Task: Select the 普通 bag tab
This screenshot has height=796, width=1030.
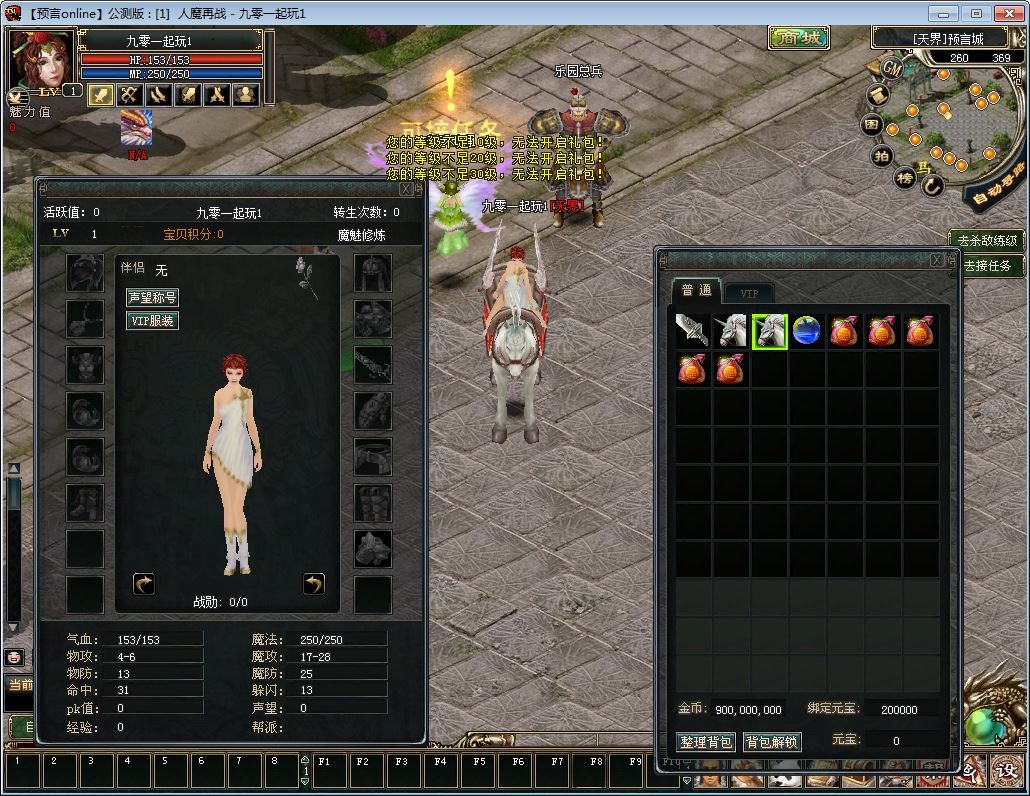Action: tap(696, 291)
